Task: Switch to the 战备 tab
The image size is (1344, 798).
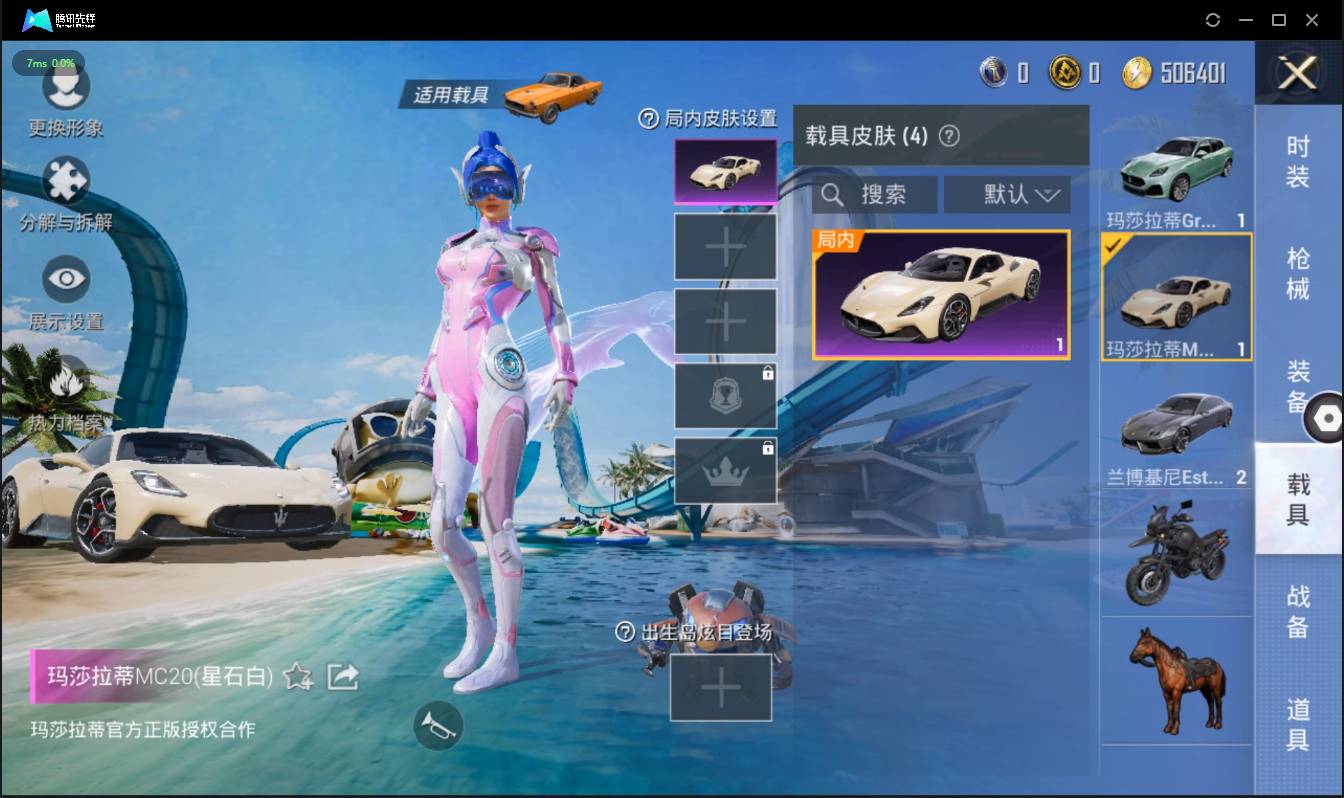Action: point(1298,611)
